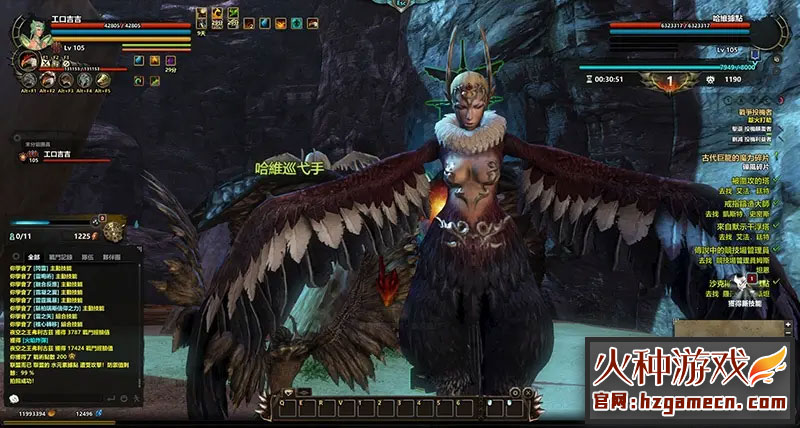The image size is (800, 428).
Task: Open the 戰鬥記錄 chat tab
Action: point(62,257)
